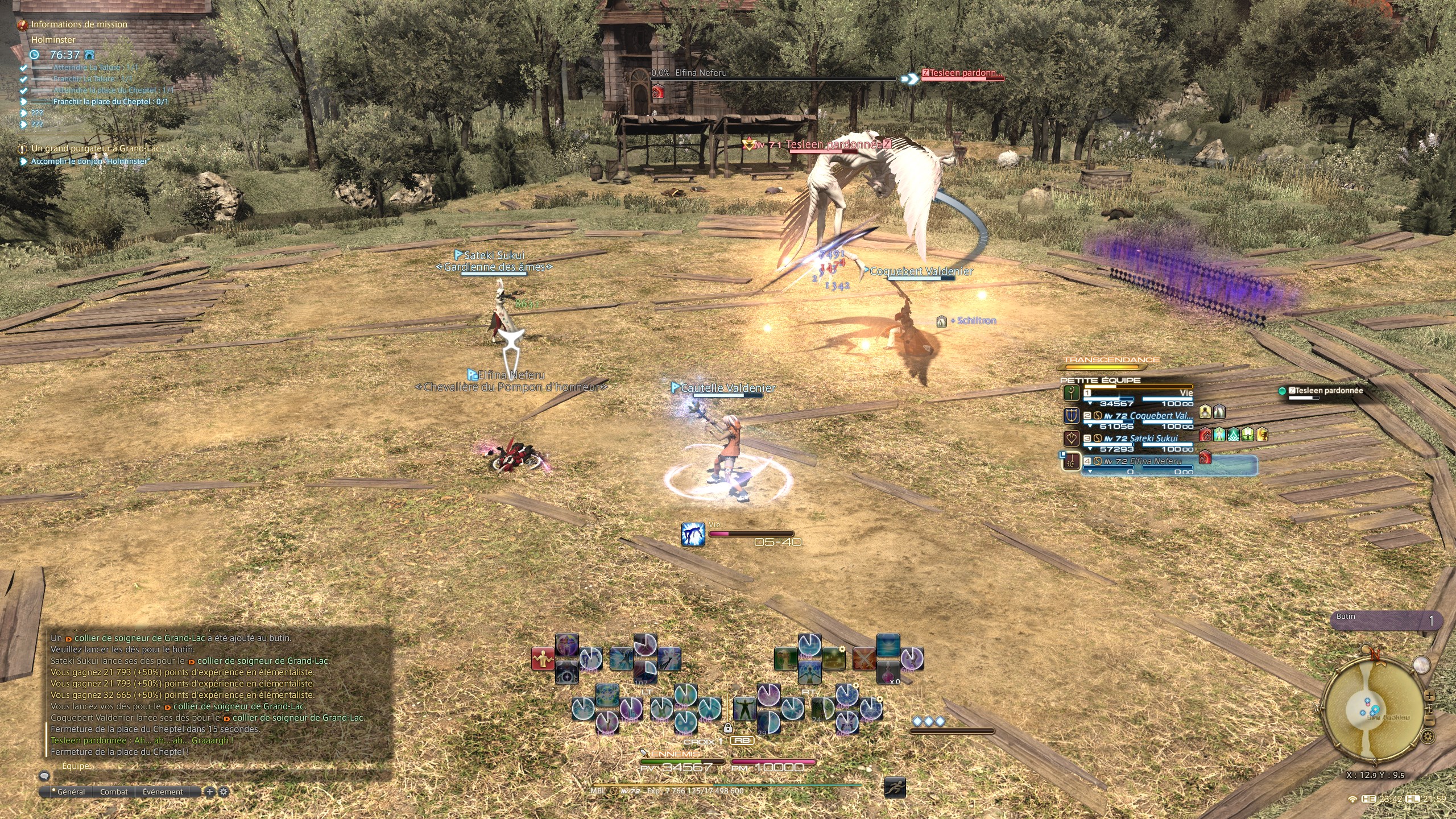Toggle the sprint running figure icon
Viewport: 1456px width, 819px height.
coord(895,788)
